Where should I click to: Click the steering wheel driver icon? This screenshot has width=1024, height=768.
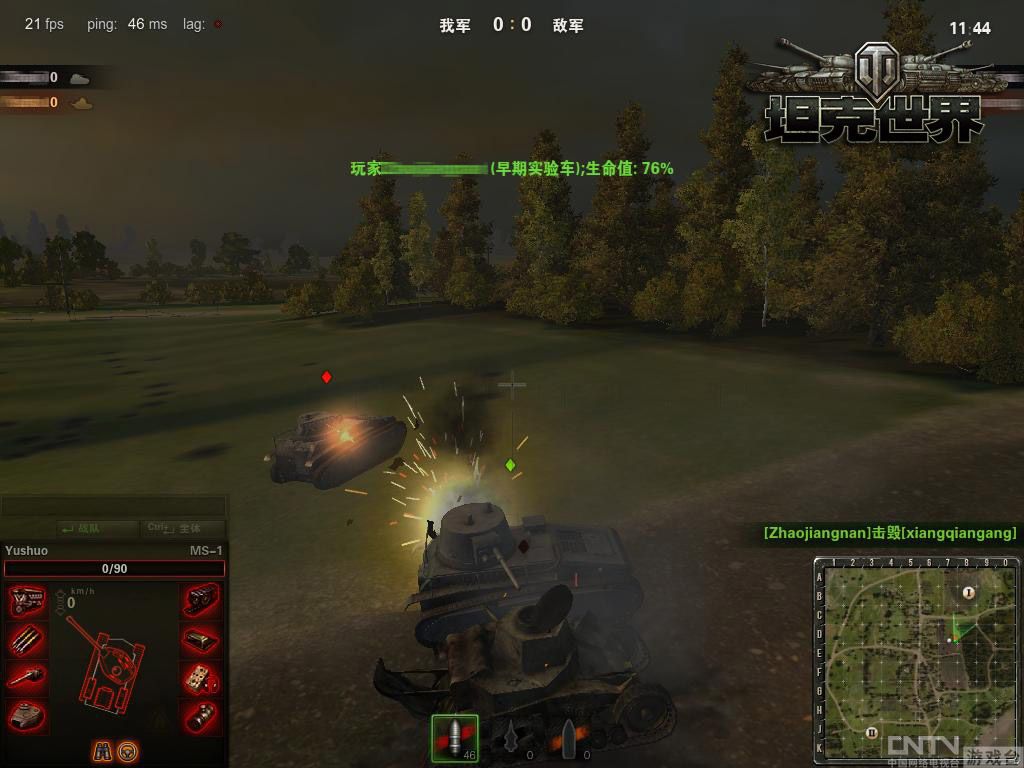click(x=128, y=751)
